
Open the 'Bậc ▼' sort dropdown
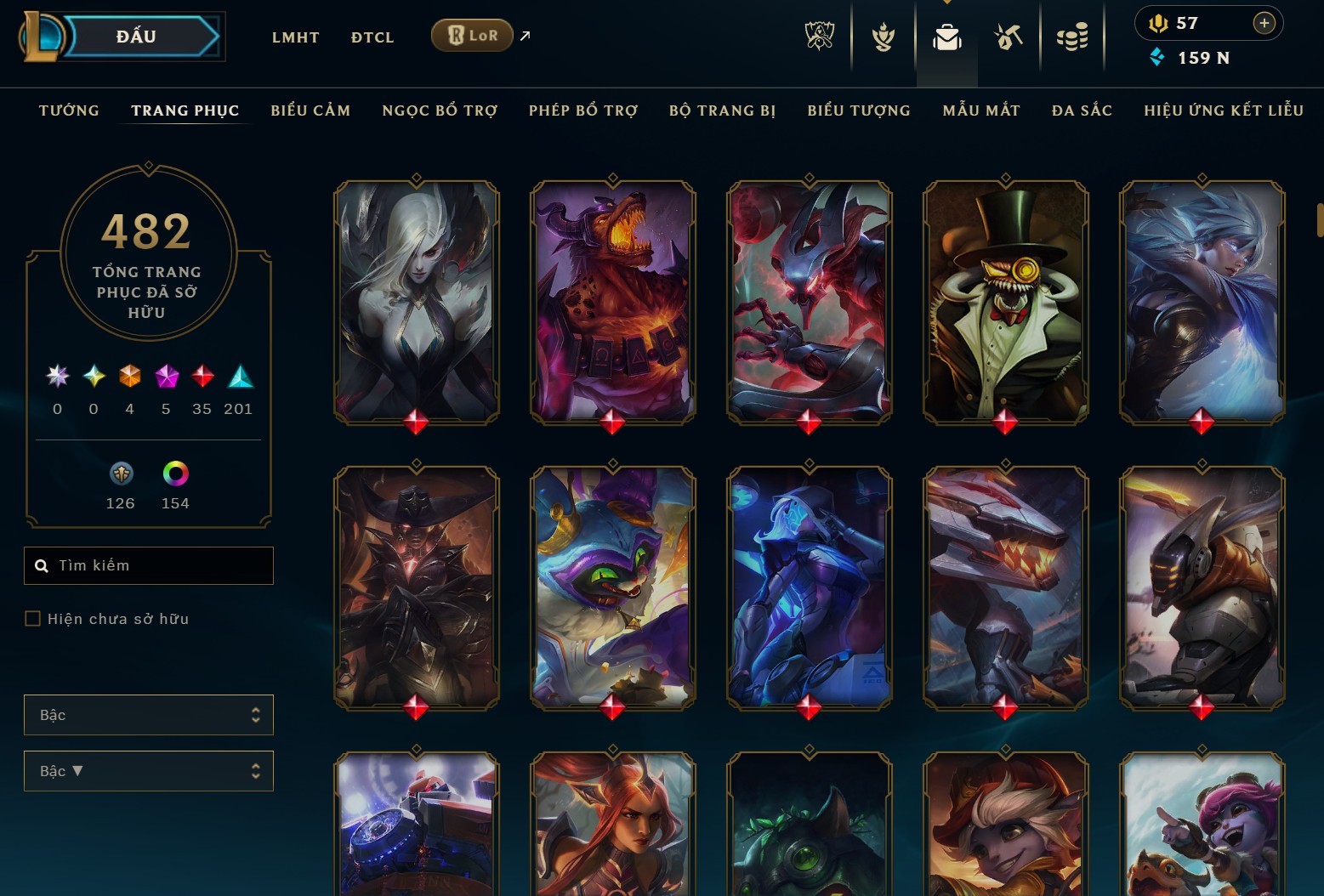pyautogui.click(x=149, y=771)
